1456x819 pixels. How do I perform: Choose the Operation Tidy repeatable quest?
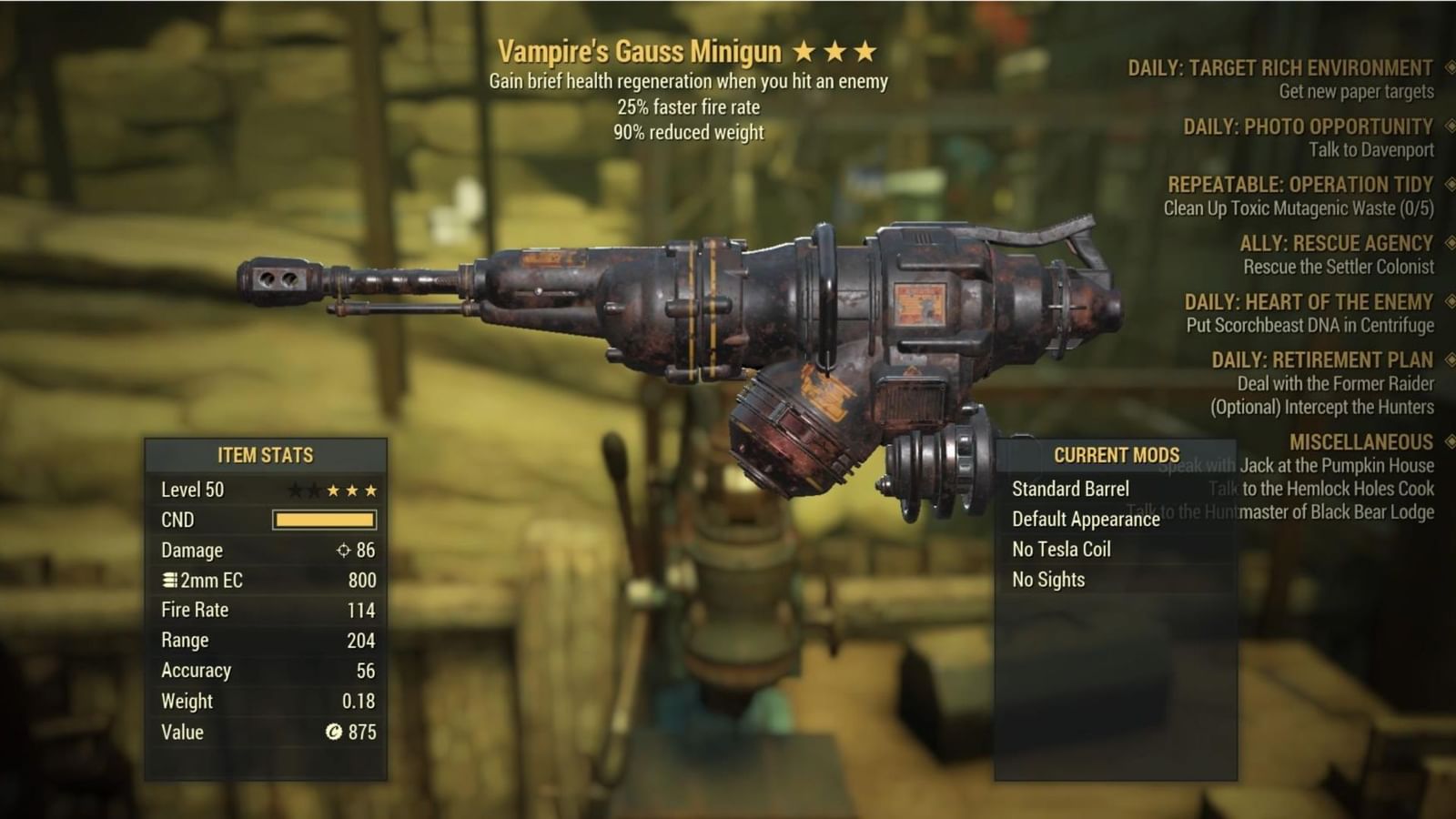(x=1299, y=185)
